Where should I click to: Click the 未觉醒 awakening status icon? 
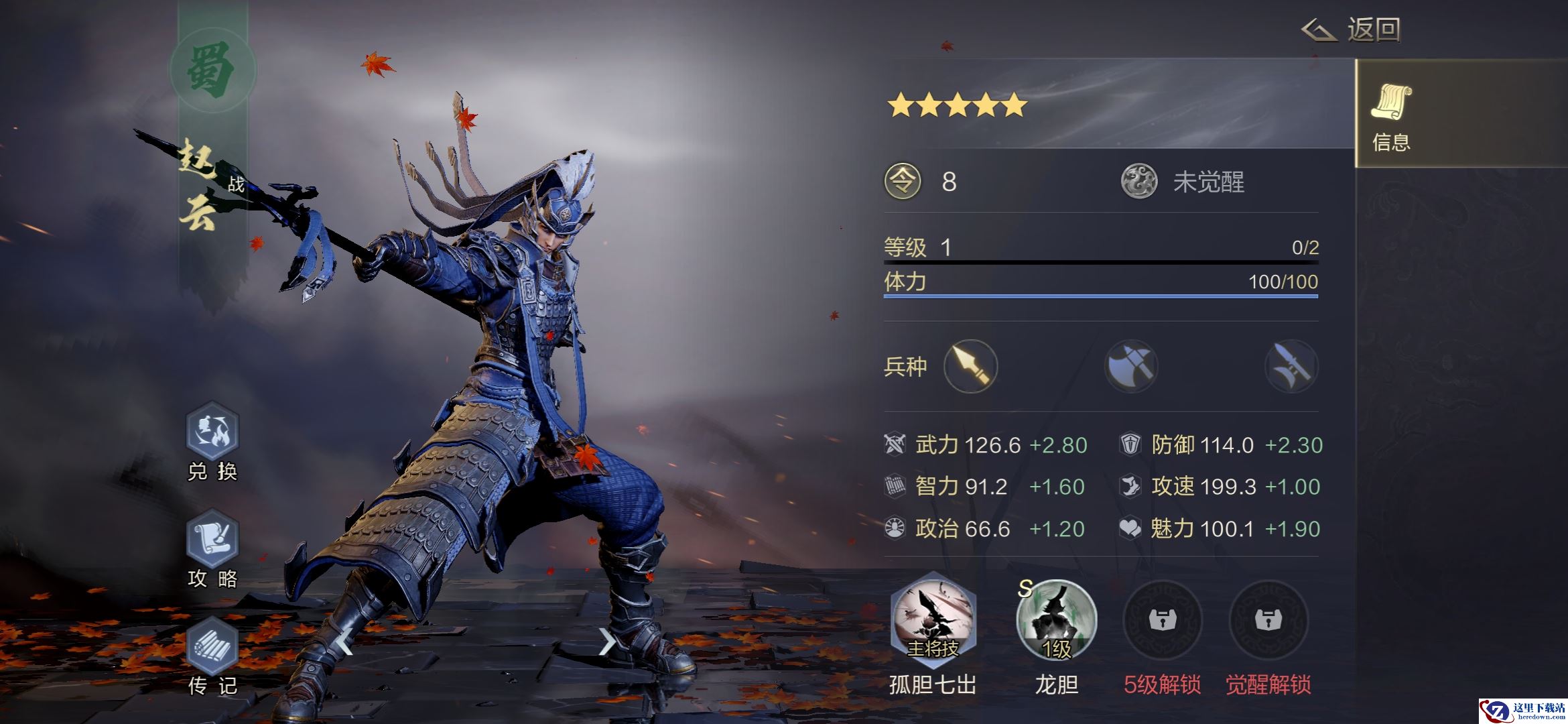(x=1139, y=182)
